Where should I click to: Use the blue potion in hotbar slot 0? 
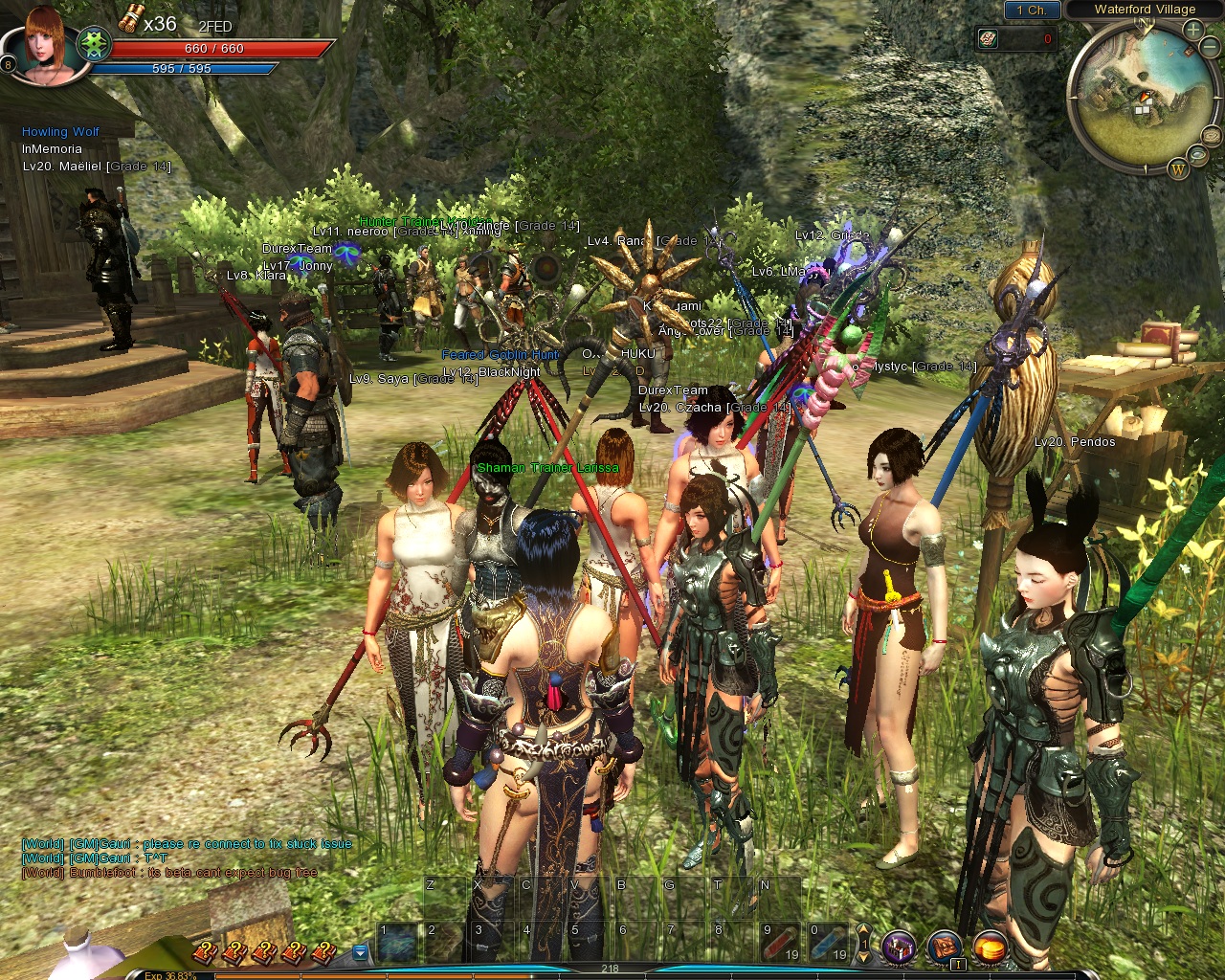(826, 943)
